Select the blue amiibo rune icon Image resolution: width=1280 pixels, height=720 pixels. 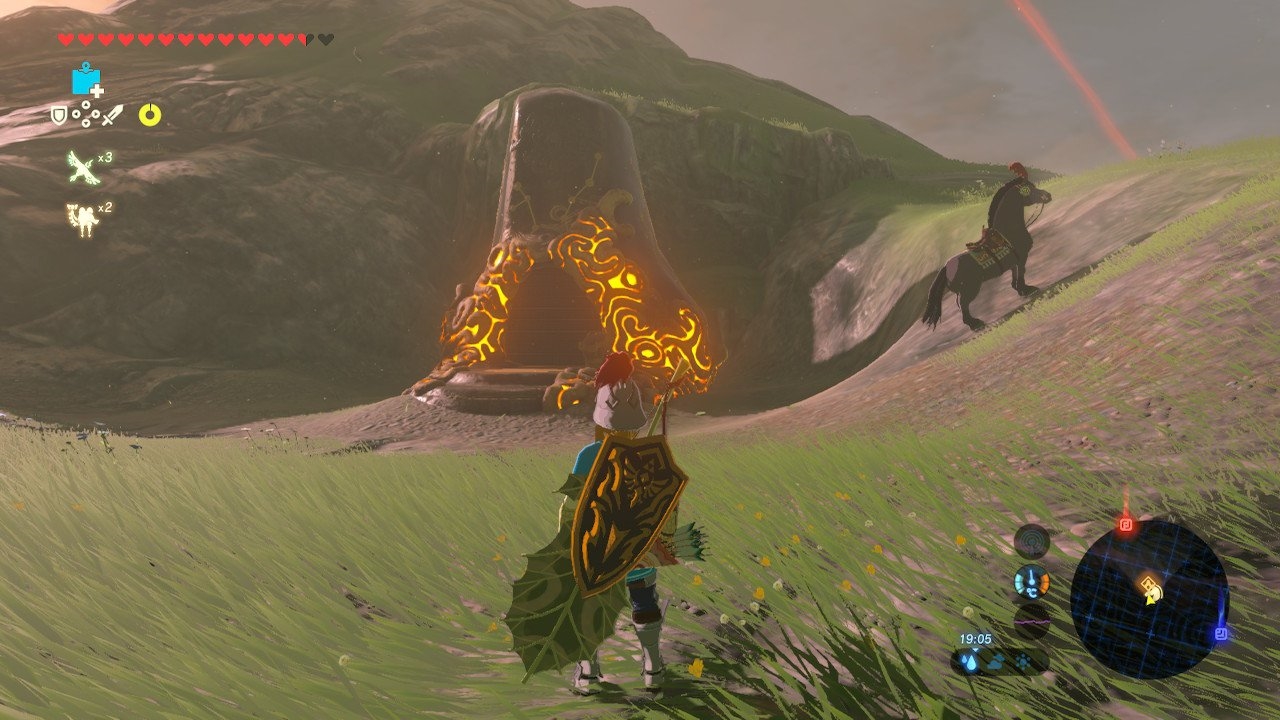[x=87, y=80]
